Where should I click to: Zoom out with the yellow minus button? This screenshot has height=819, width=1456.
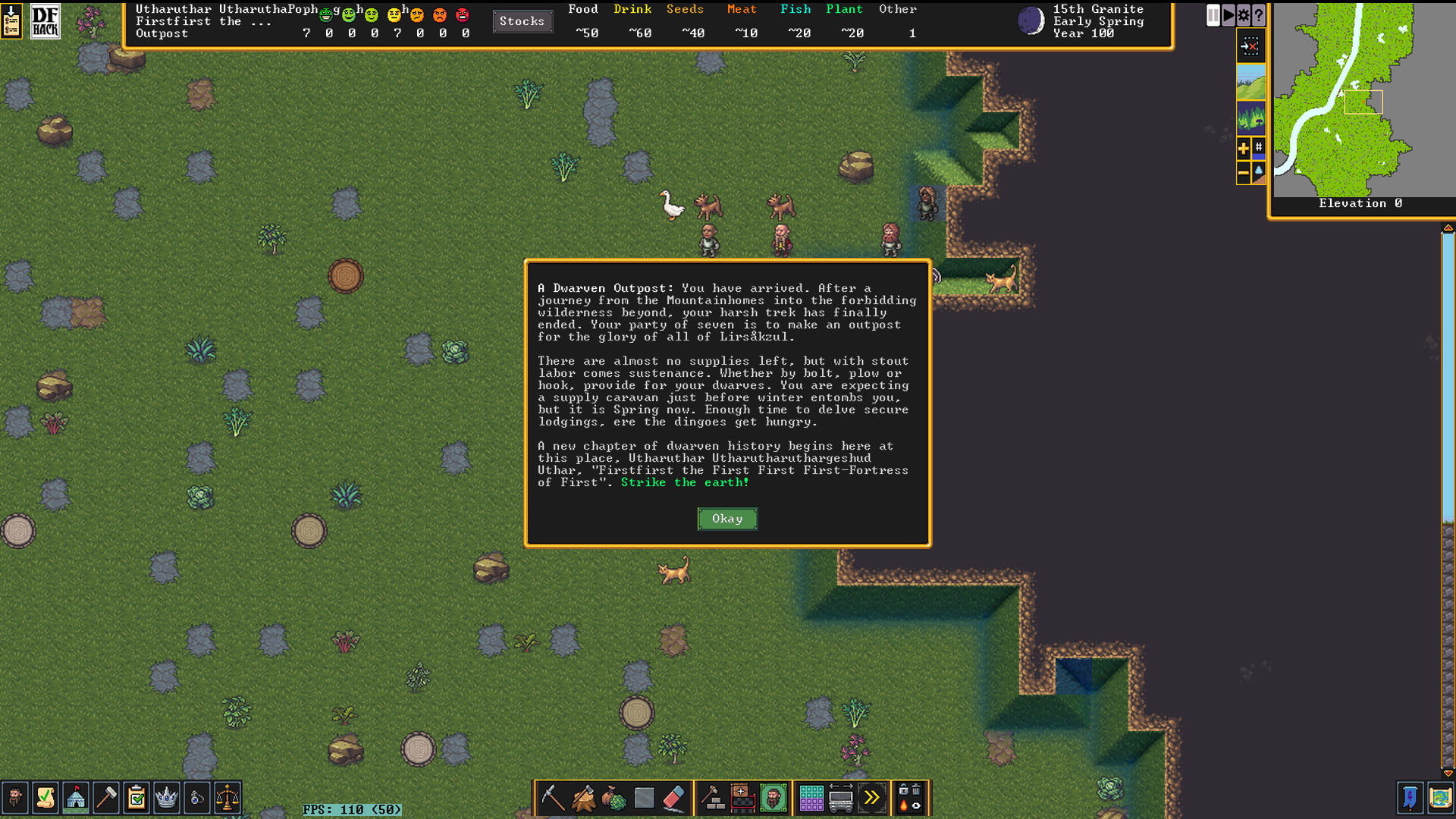[x=1244, y=173]
